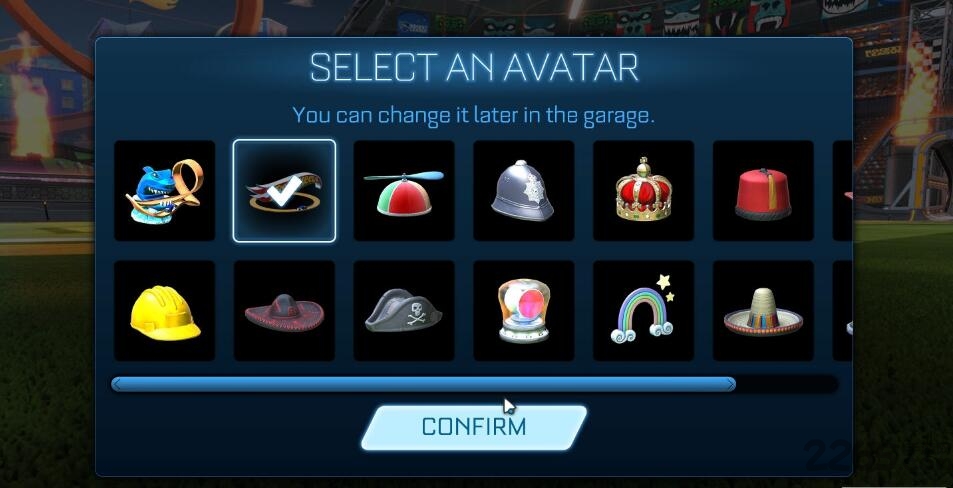Choose the rainbow avatar
953x488 pixels.
pyautogui.click(x=643, y=310)
